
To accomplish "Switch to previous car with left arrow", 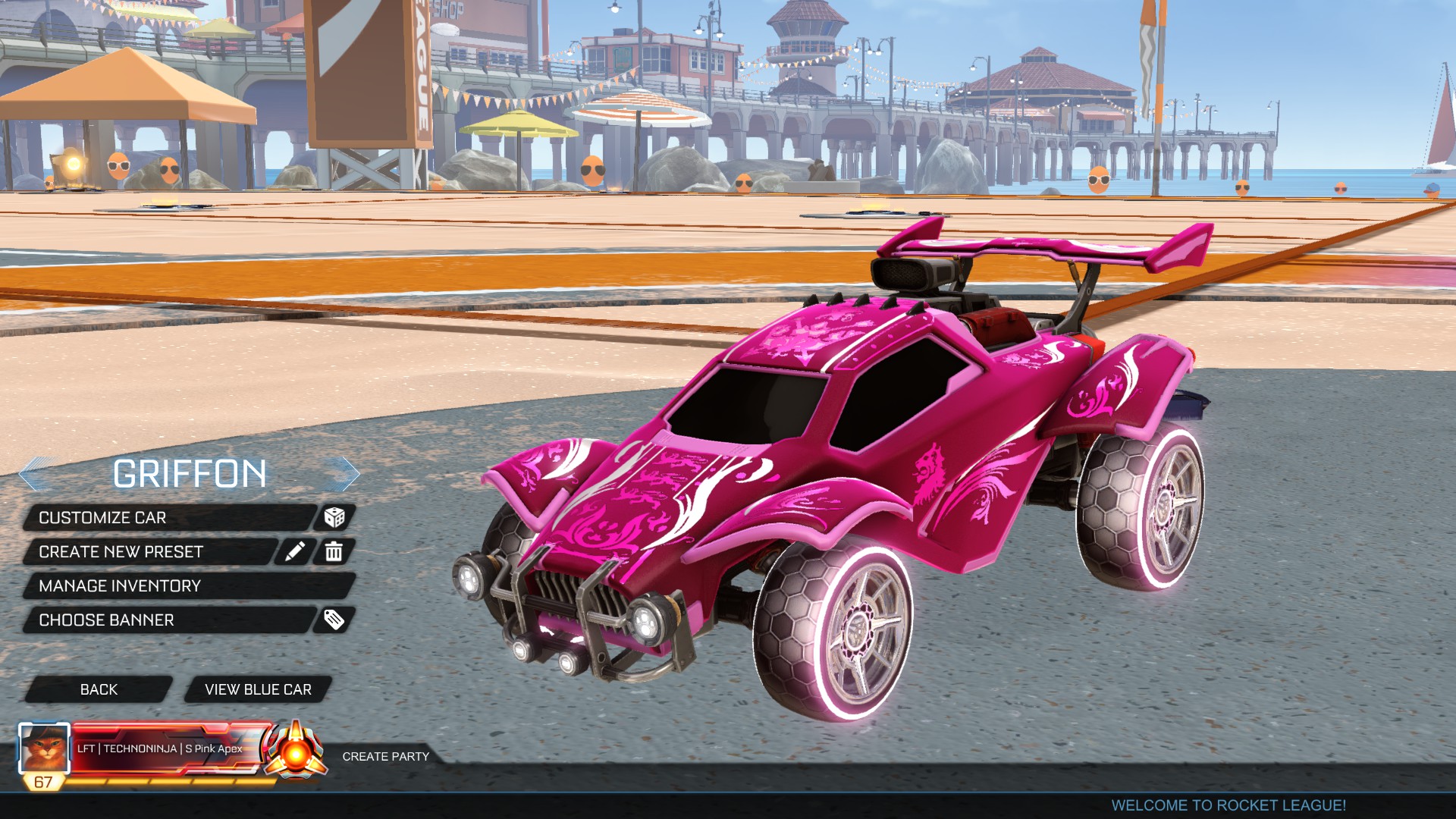I will pyautogui.click(x=36, y=474).
